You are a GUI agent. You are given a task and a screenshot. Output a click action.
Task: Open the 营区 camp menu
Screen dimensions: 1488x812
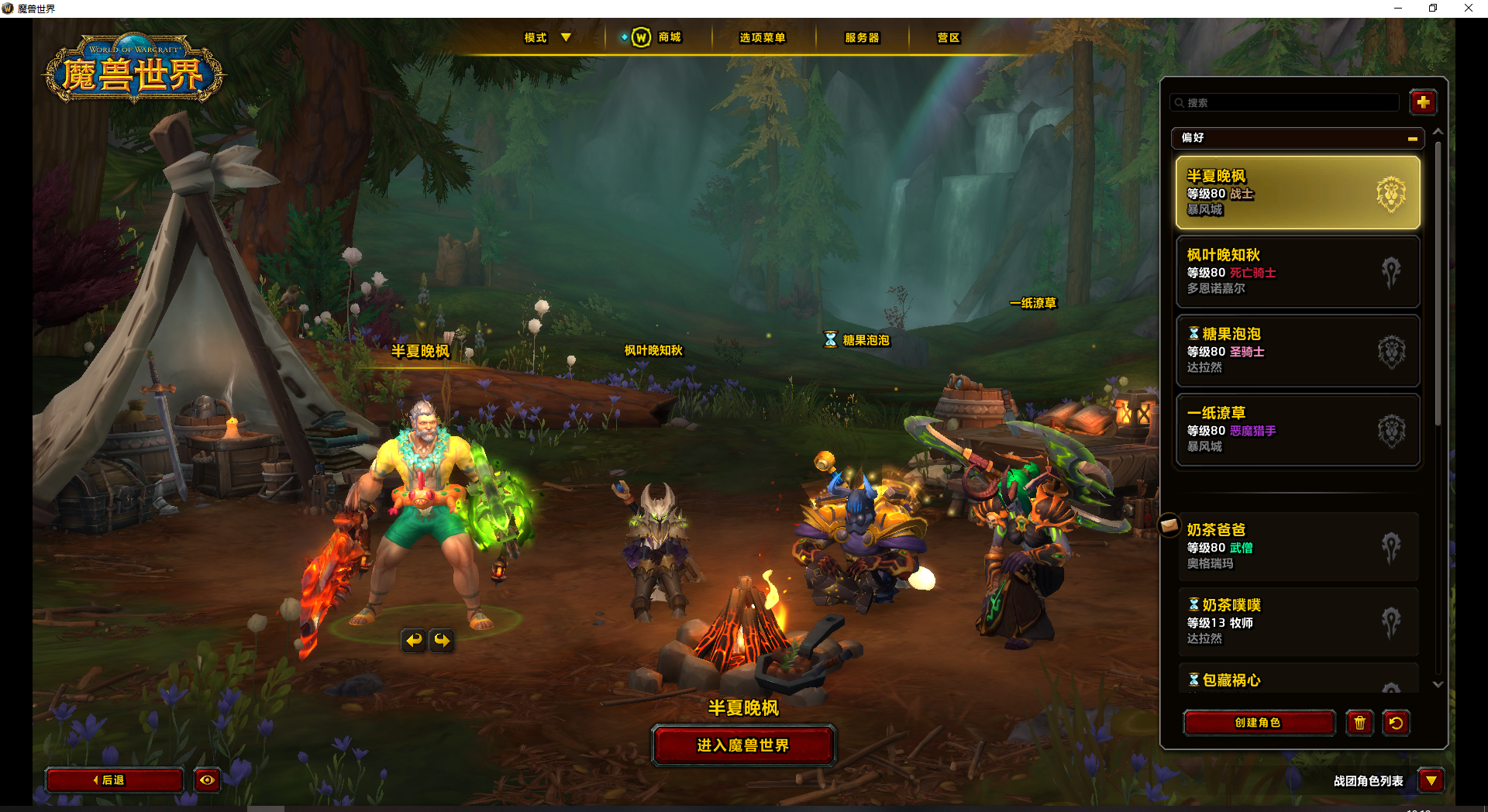tap(948, 37)
